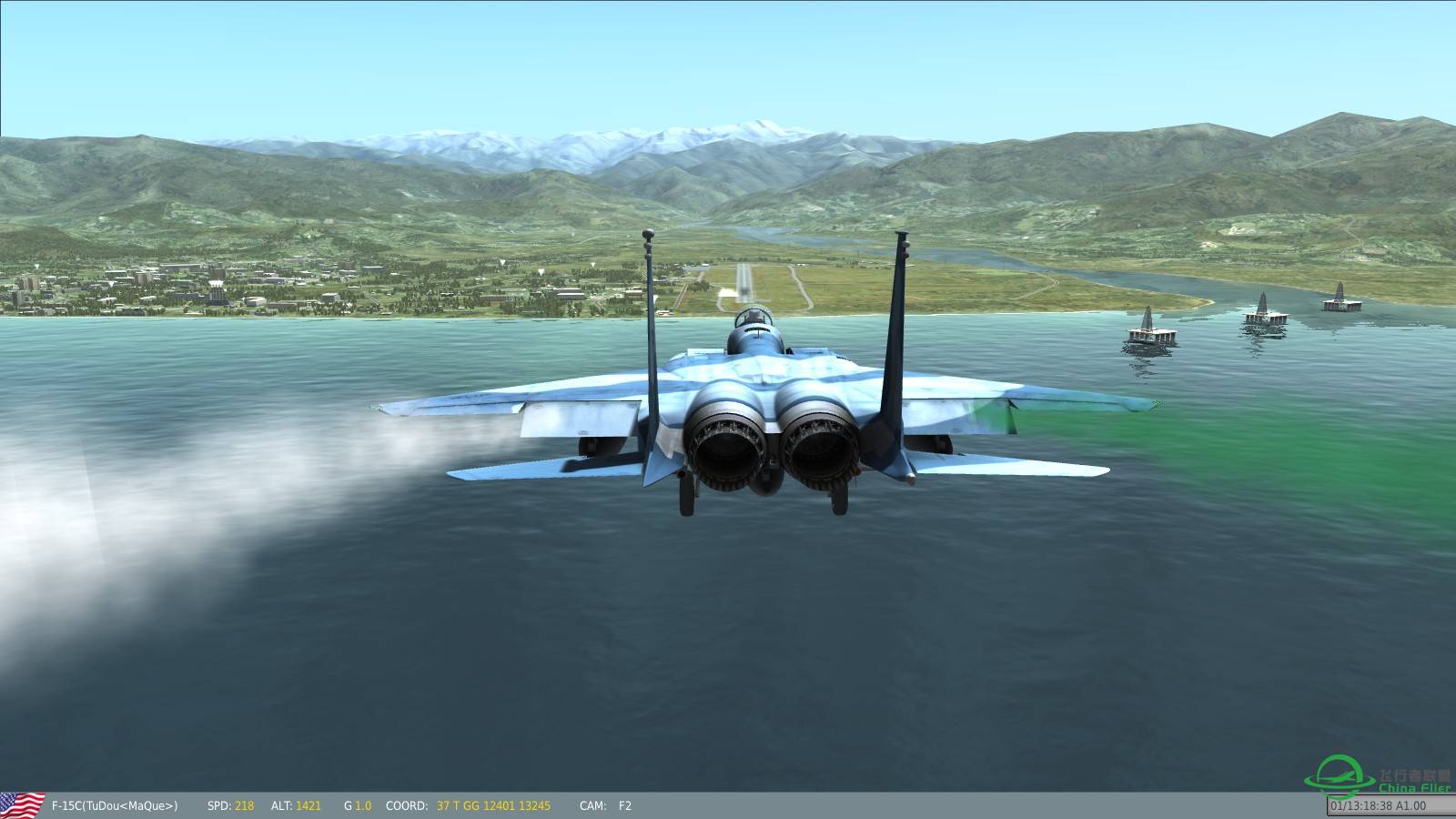This screenshot has width=1456, height=819.
Task: Expand the bottom status information bar
Action: click(x=728, y=804)
